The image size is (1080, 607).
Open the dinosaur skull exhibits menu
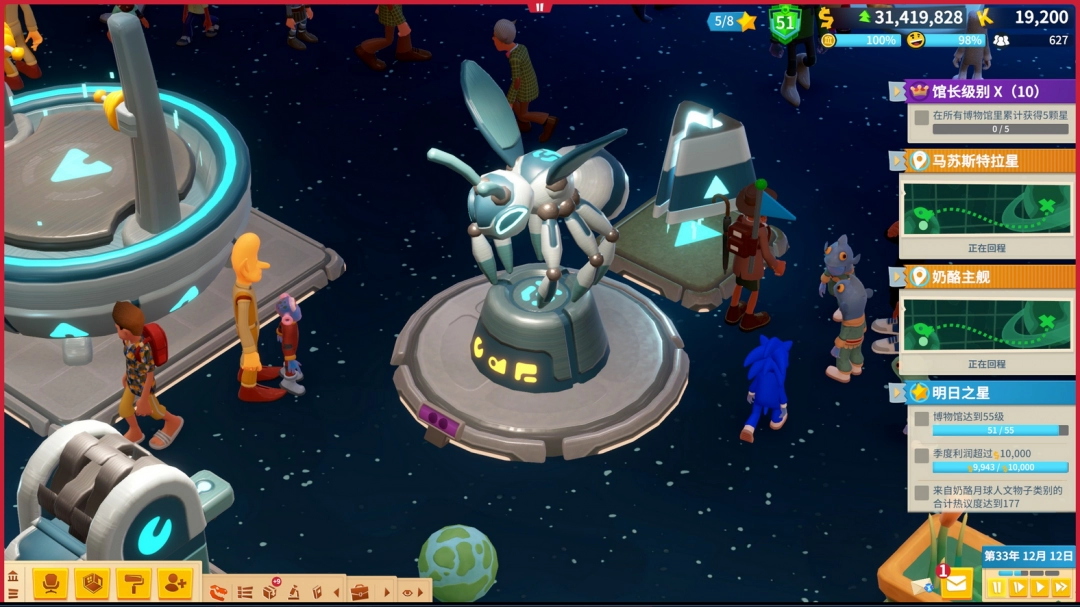click(219, 592)
